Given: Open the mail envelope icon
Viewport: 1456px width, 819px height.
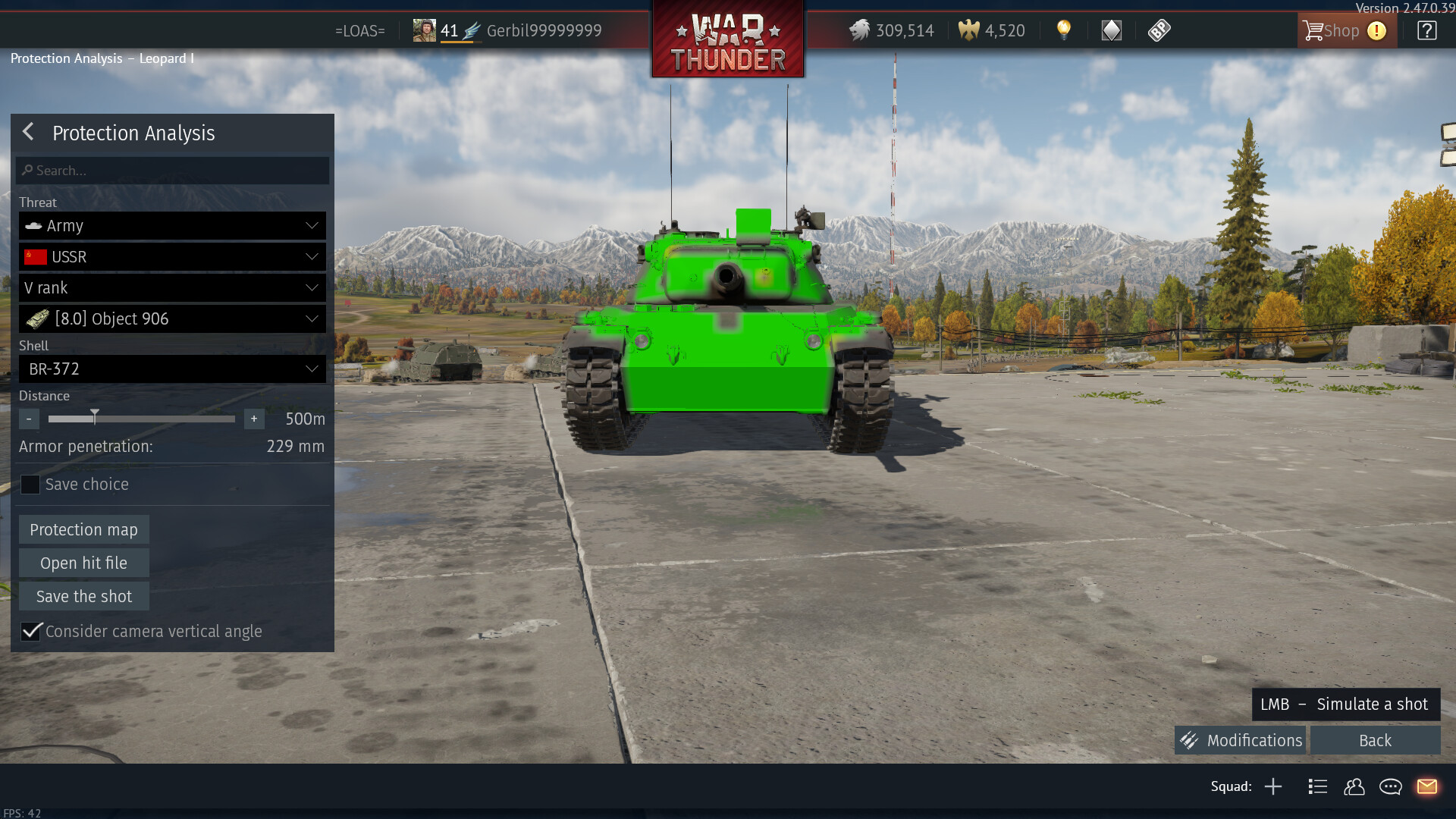Looking at the screenshot, I should 1426,786.
